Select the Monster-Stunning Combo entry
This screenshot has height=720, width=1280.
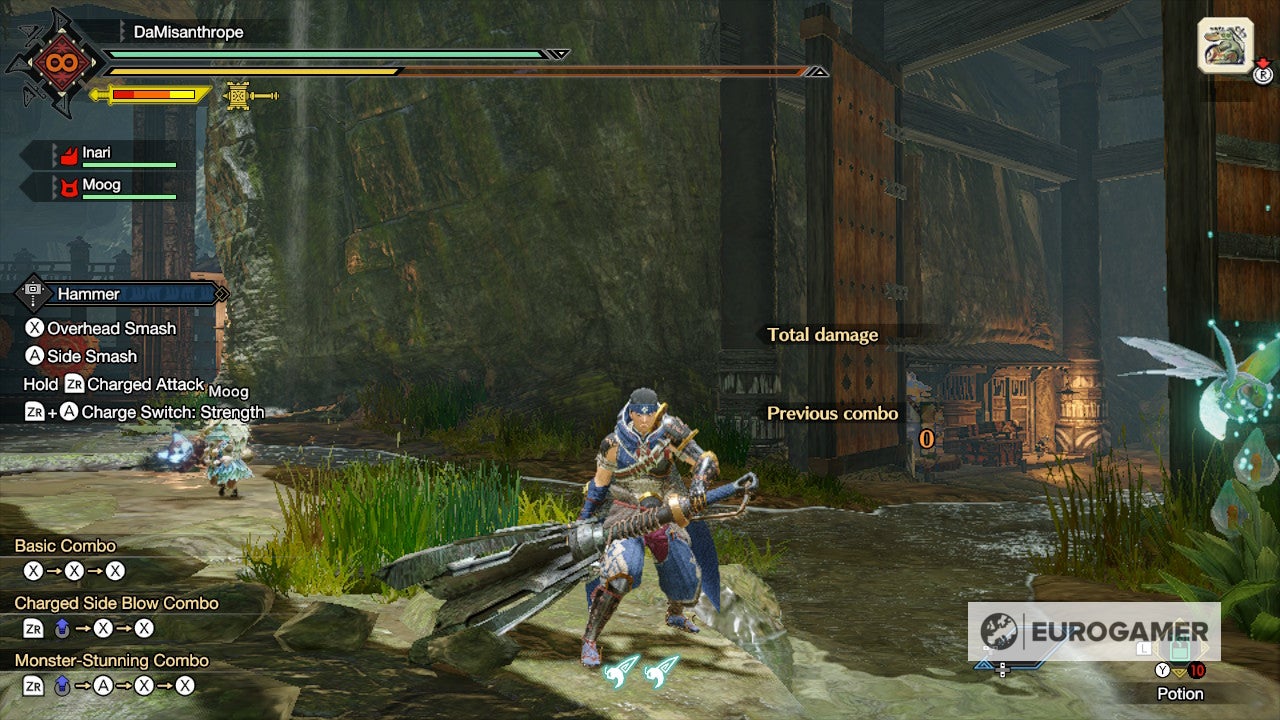[x=111, y=660]
